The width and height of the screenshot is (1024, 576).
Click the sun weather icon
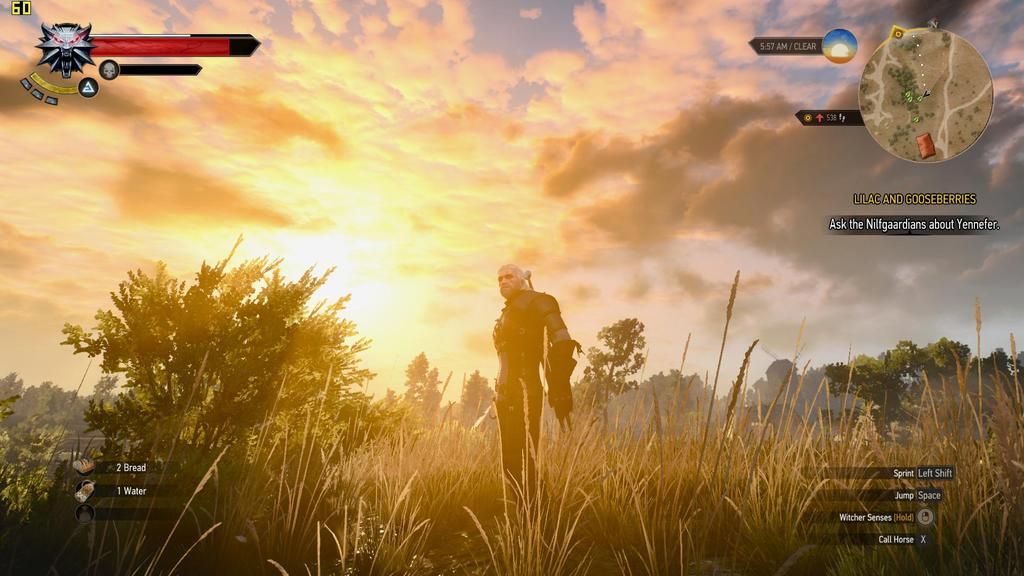(x=840, y=46)
